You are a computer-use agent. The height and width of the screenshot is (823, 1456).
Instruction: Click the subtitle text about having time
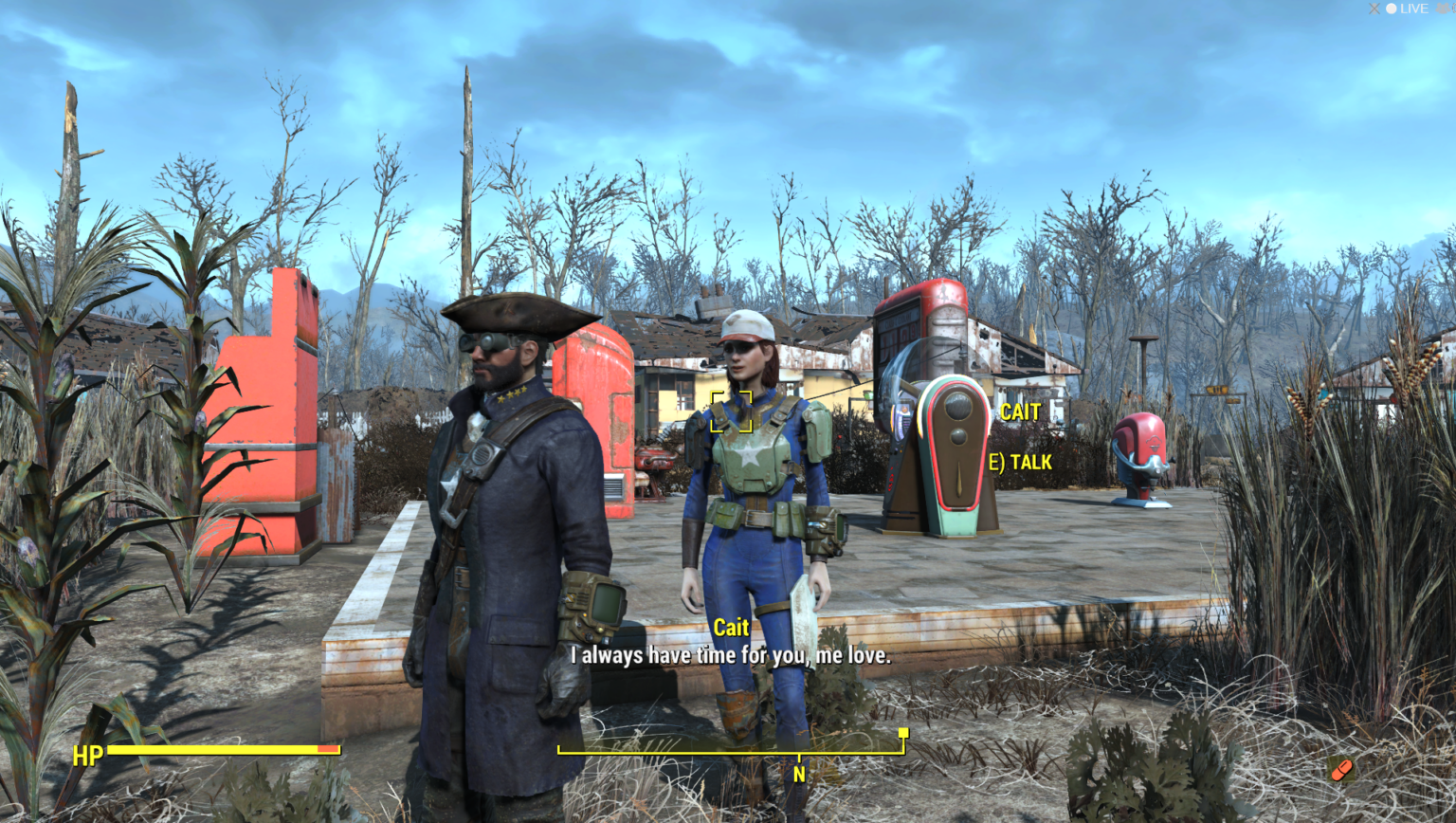pos(730,654)
